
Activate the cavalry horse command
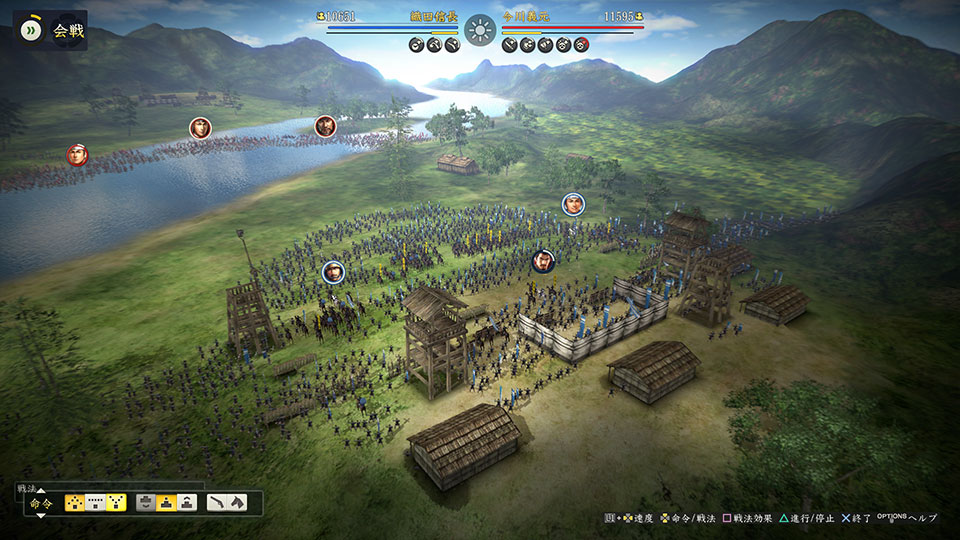[x=237, y=503]
